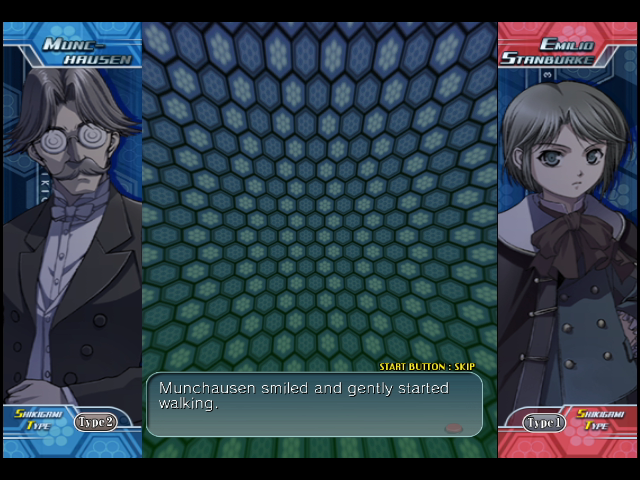The image size is (640, 480).
Task: Select Munchausen's Type 2 shikigami badge
Action: 95,422
